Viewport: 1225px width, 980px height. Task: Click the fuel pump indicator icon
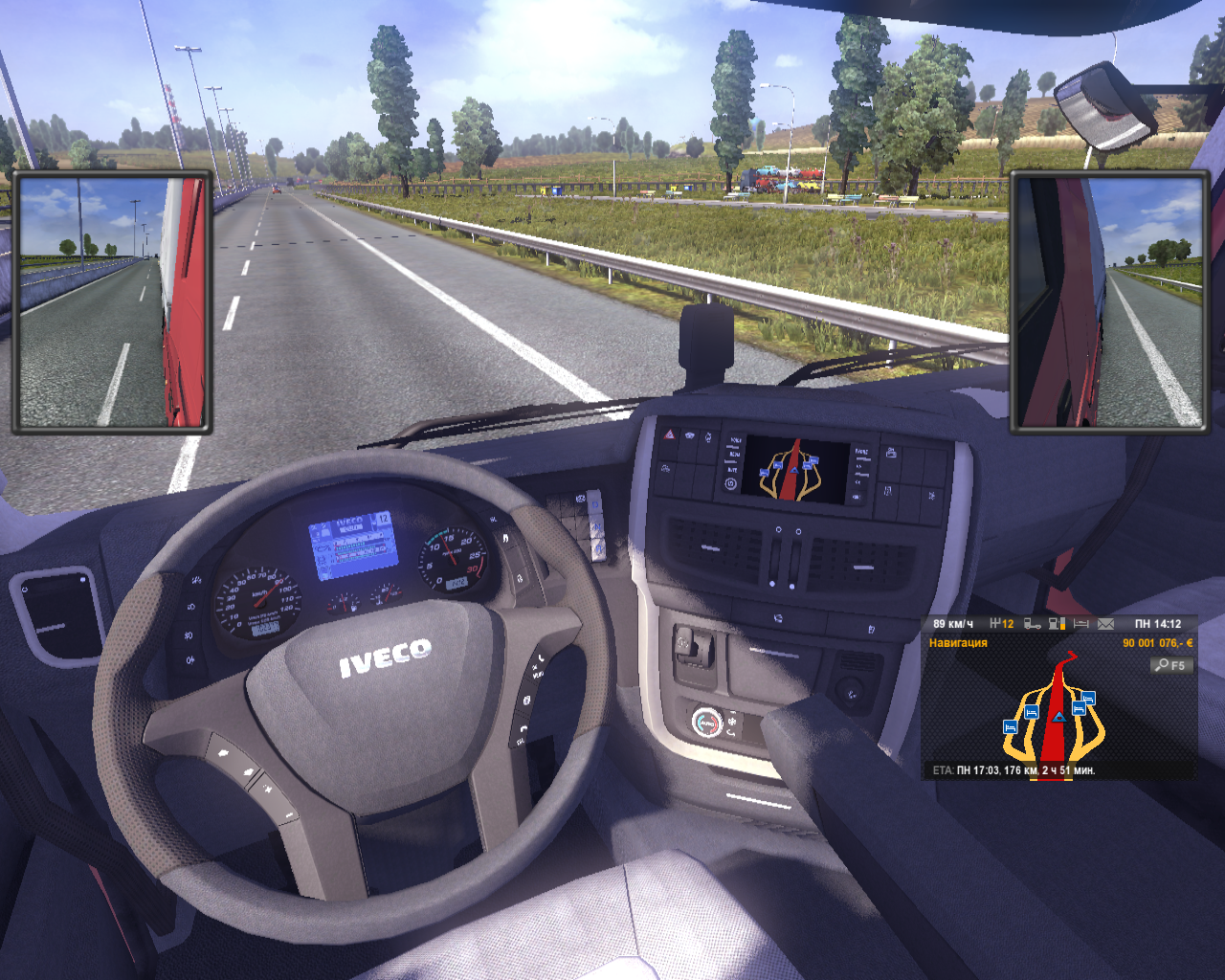pyautogui.click(x=1057, y=624)
